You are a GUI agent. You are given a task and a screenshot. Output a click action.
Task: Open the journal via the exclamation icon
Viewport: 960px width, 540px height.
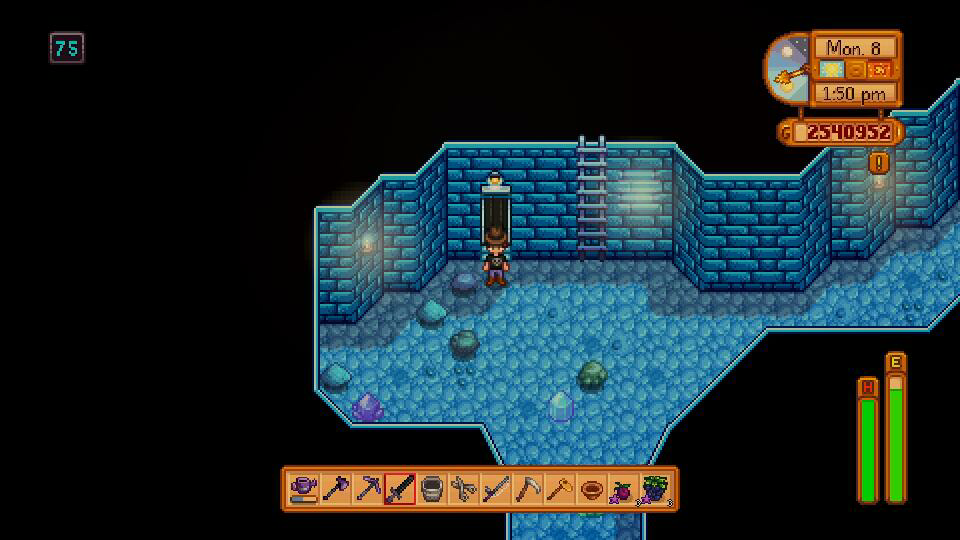click(x=879, y=162)
